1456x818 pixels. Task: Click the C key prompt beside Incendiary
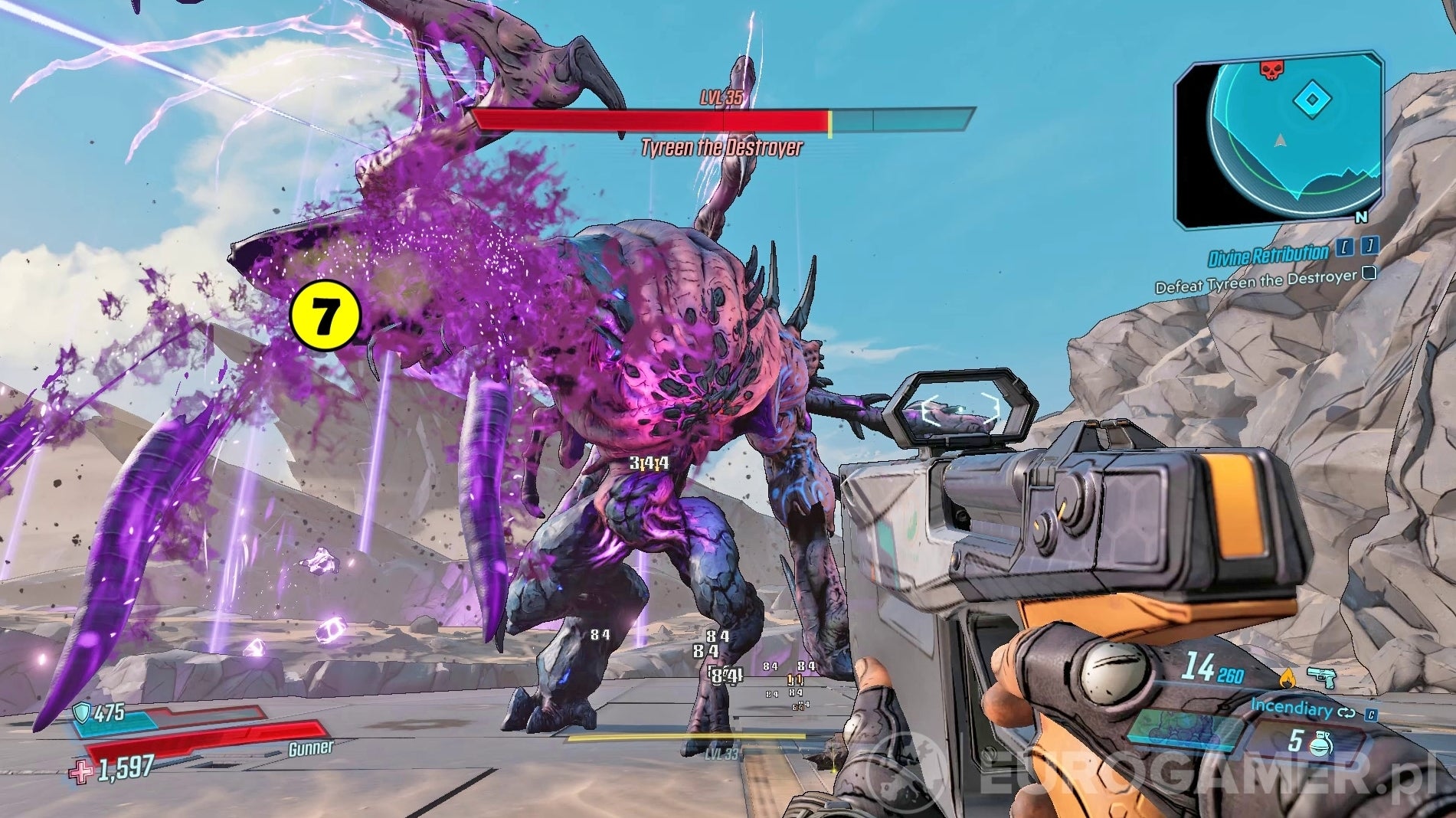(1373, 715)
